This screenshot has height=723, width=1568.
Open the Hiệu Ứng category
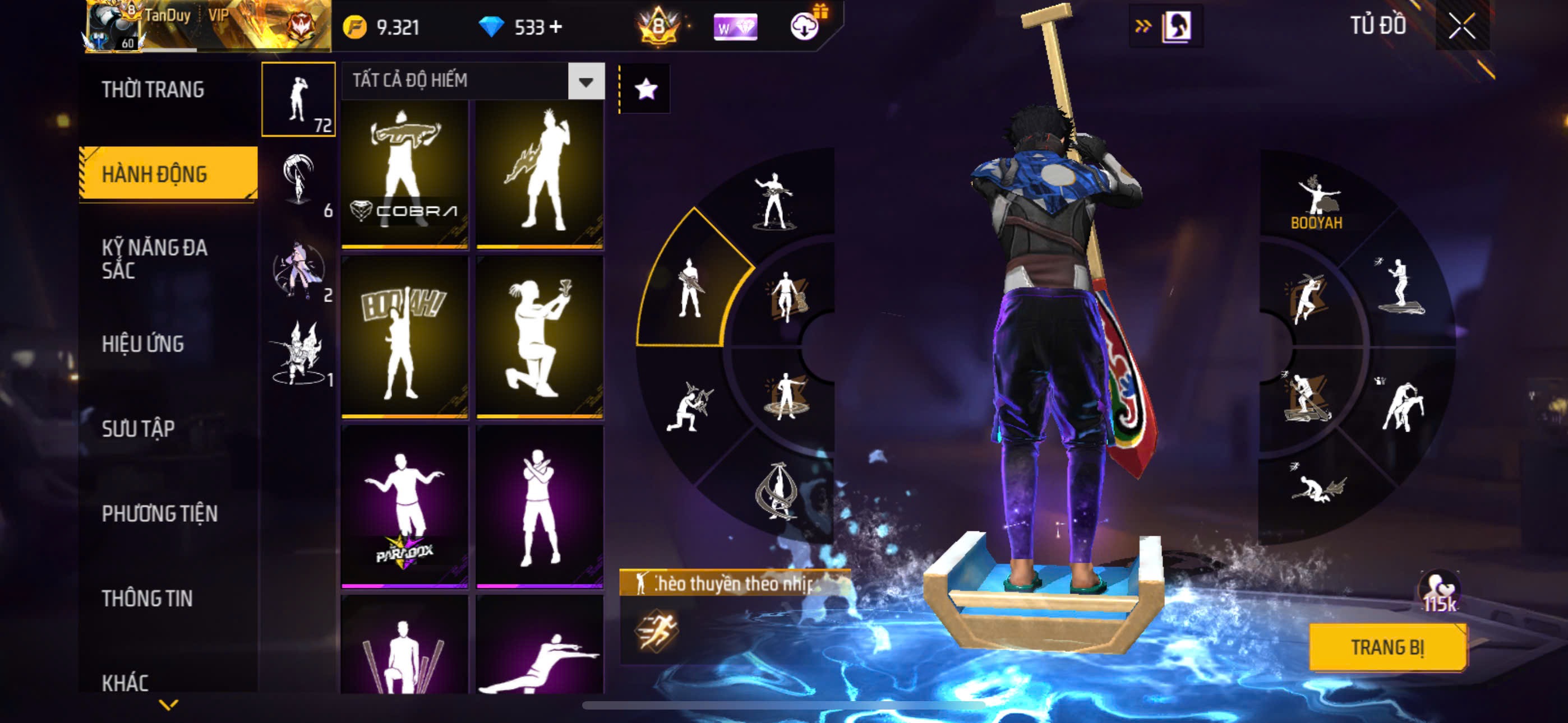(x=142, y=344)
